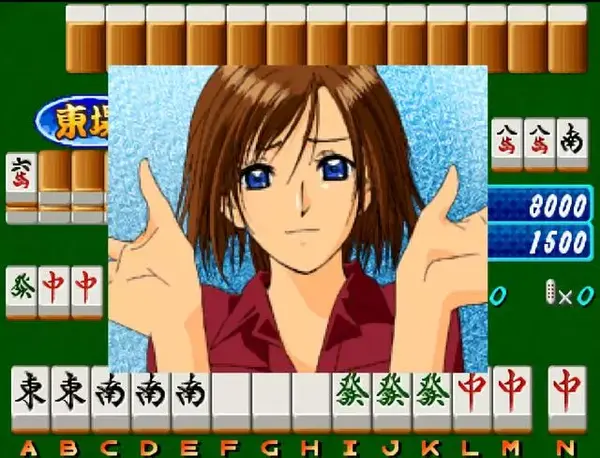Screen dimensions: 600x458
Task: Choose the blank white tile labeled F
Action: pyautogui.click(x=230, y=399)
